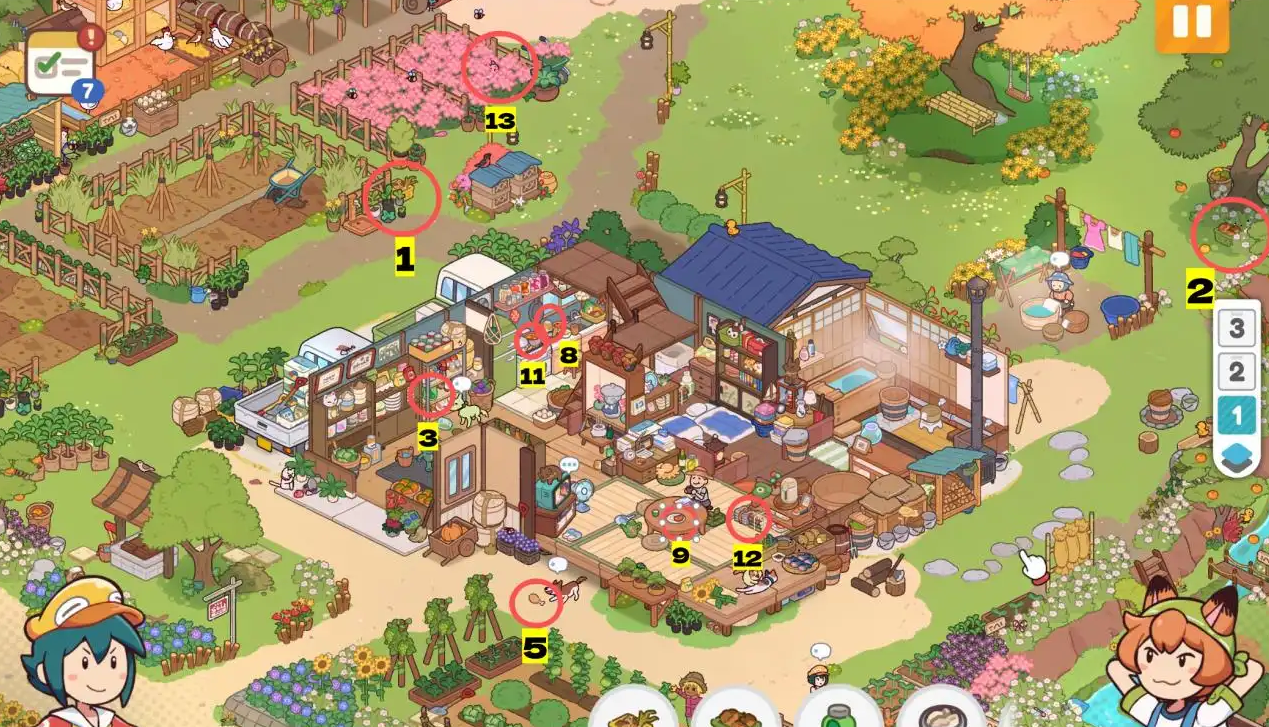Pause the game with the orange button
This screenshot has height=727, width=1269.
tap(1193, 22)
